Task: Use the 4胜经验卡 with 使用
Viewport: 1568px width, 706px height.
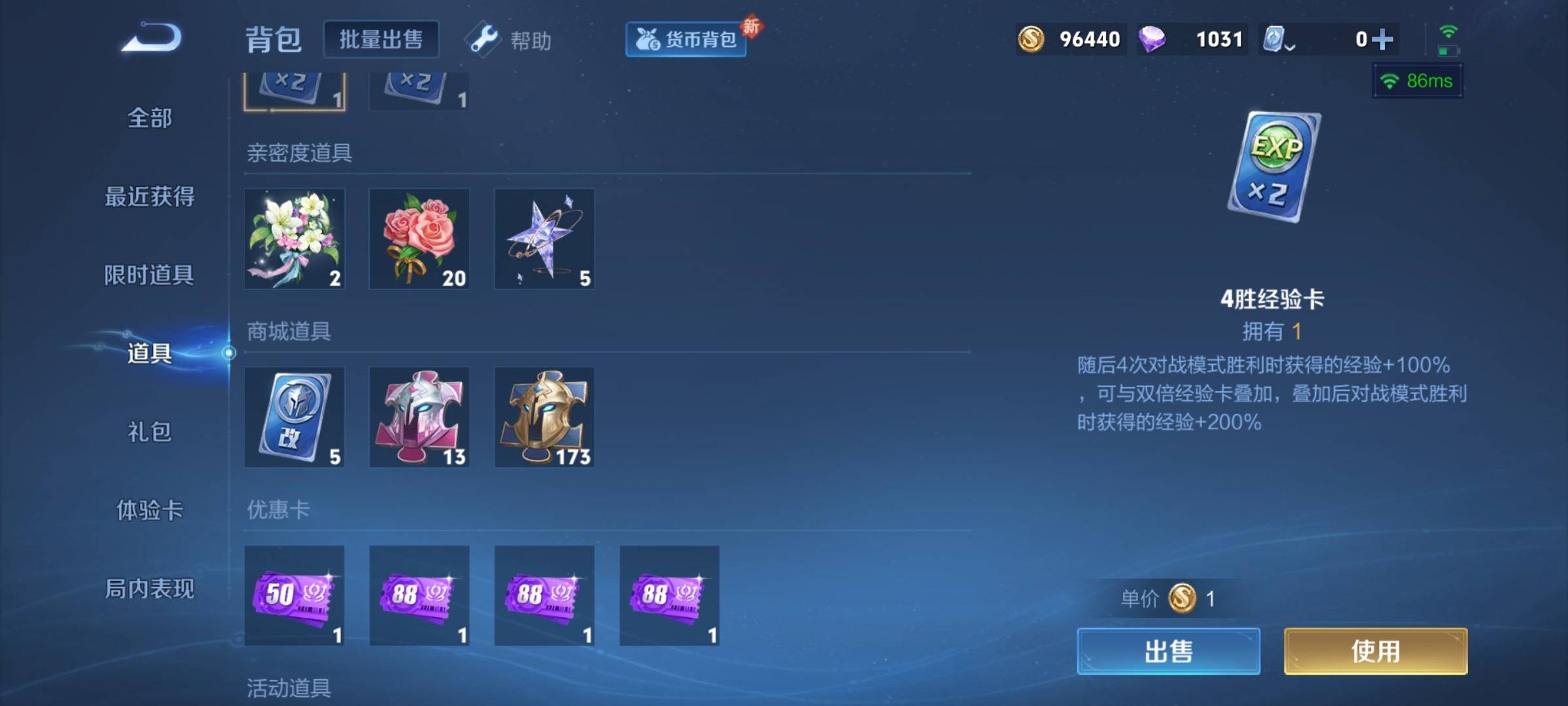Action: click(1375, 651)
